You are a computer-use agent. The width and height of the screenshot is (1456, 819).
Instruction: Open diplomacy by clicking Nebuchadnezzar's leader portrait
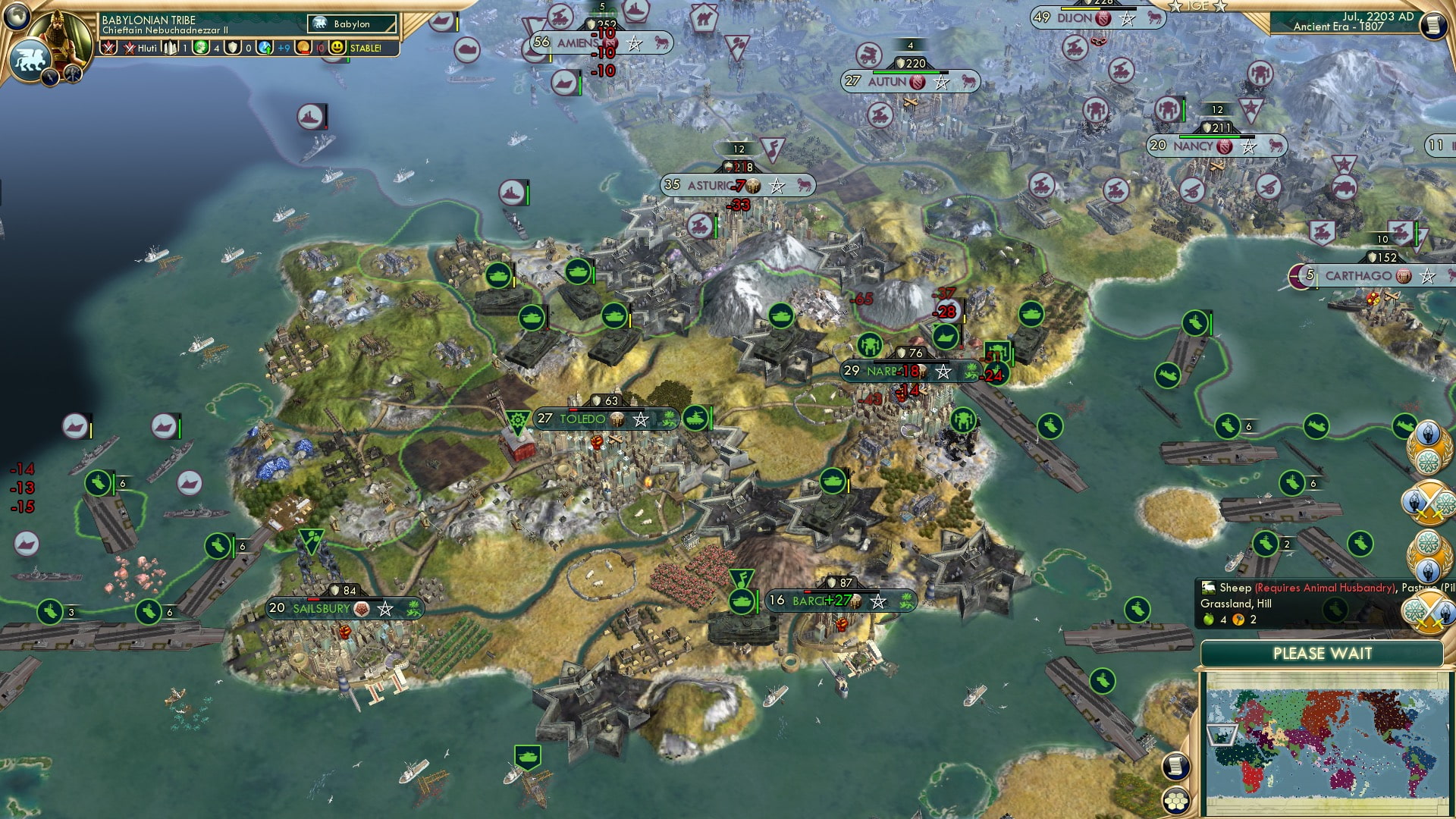(60, 38)
